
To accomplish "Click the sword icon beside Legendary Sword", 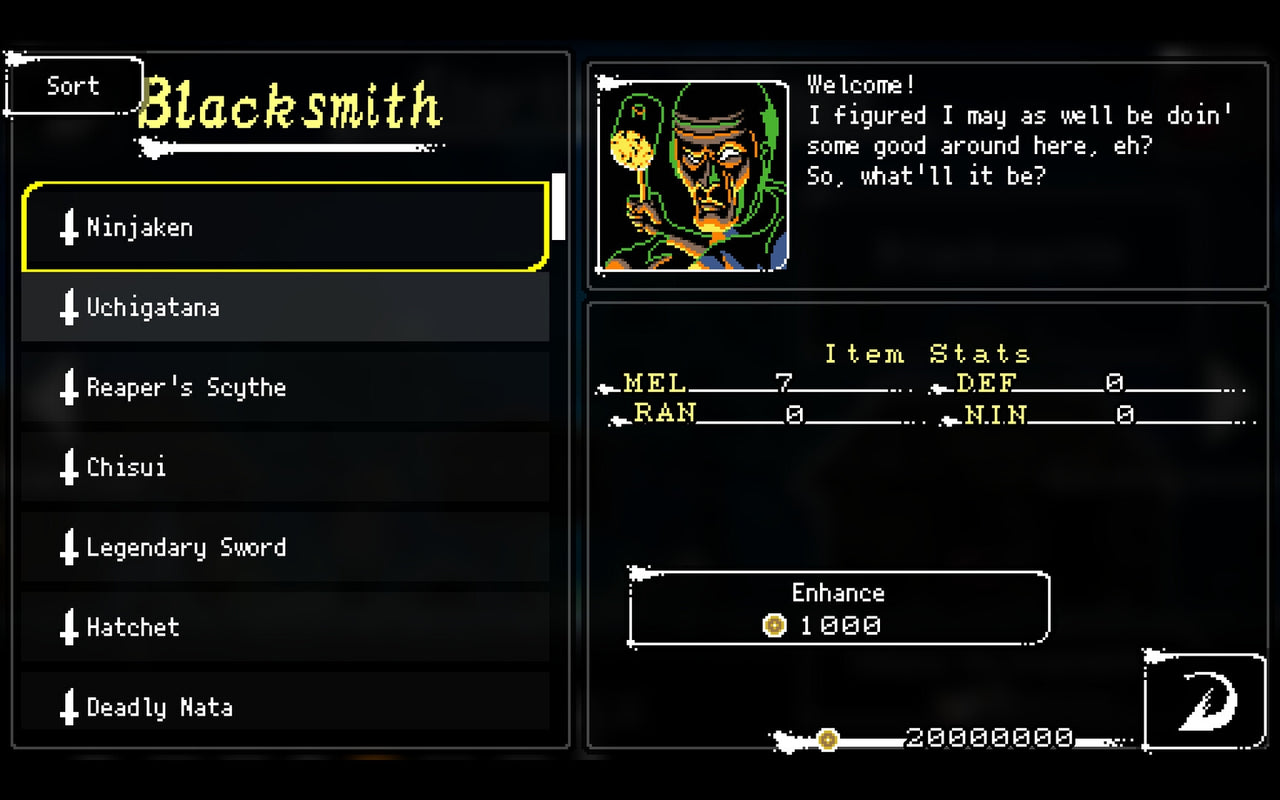I will (69, 548).
